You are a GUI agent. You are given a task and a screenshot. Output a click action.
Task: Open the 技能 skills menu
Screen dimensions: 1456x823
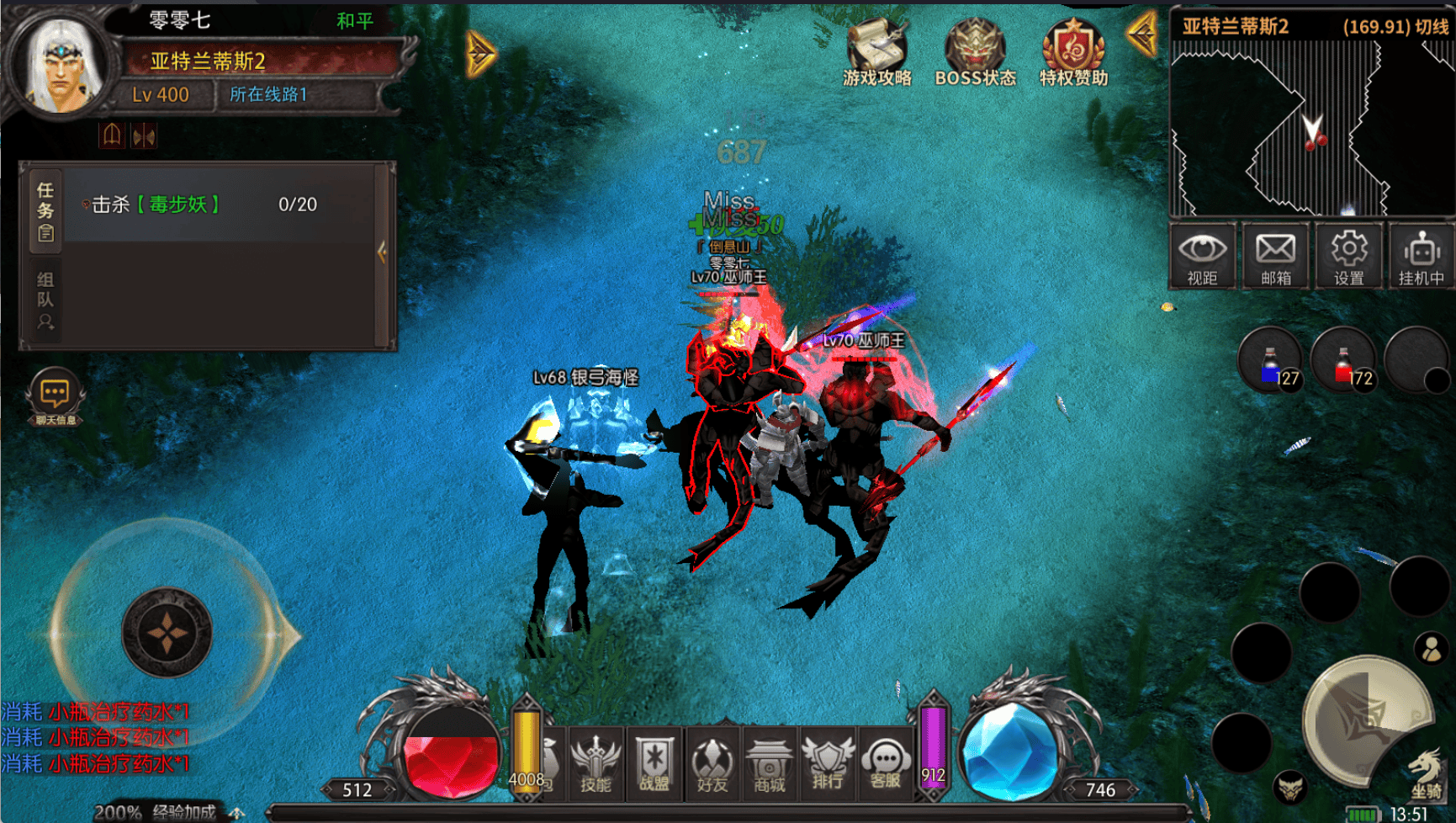(x=596, y=763)
